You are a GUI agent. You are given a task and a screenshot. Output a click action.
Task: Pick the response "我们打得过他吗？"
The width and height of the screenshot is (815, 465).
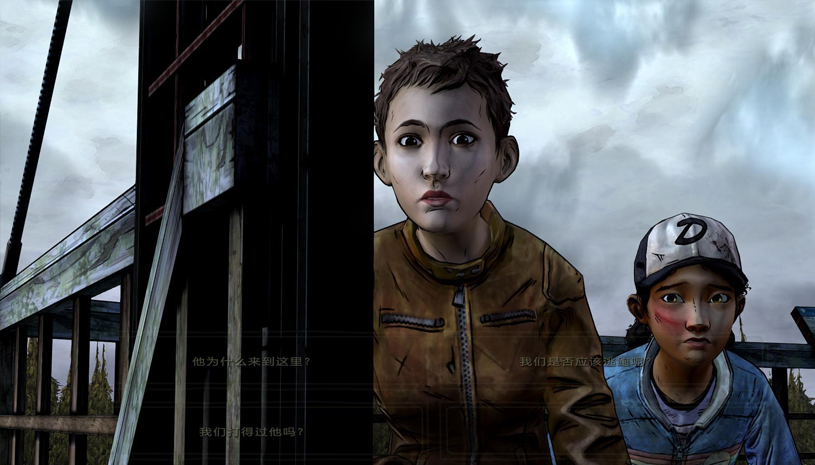pyautogui.click(x=251, y=432)
